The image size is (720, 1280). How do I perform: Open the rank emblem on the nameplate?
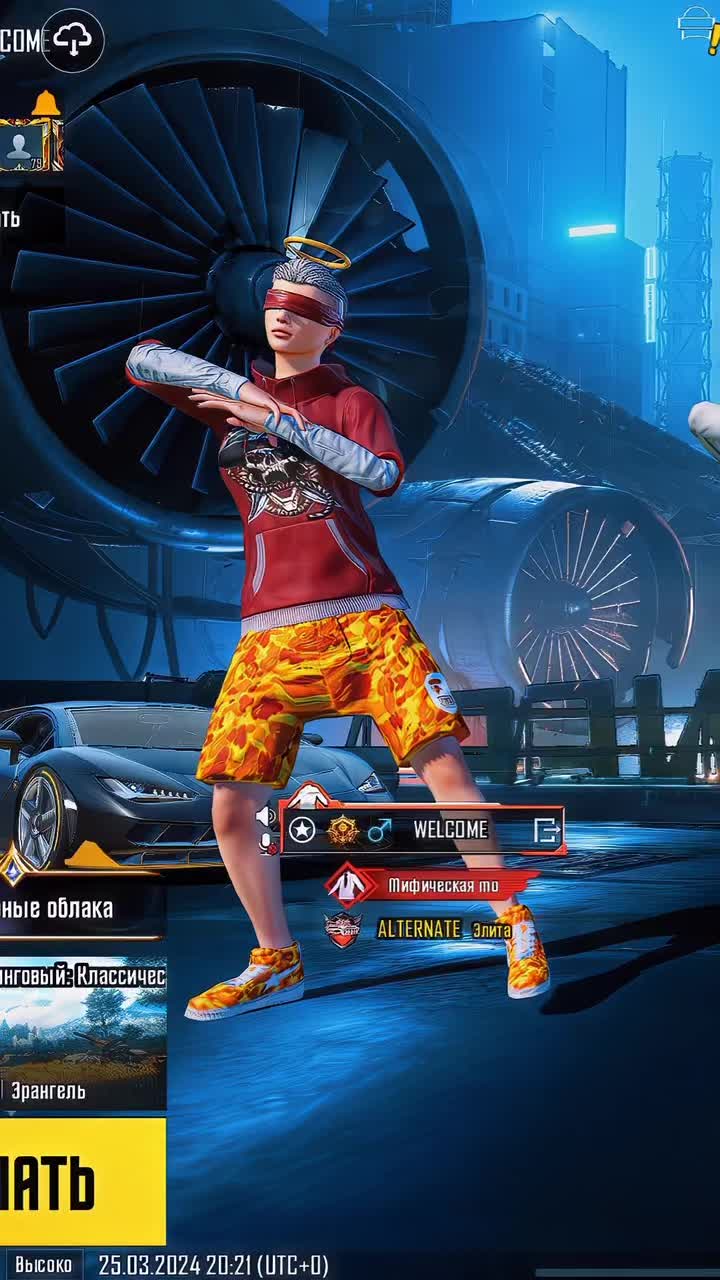[x=342, y=830]
